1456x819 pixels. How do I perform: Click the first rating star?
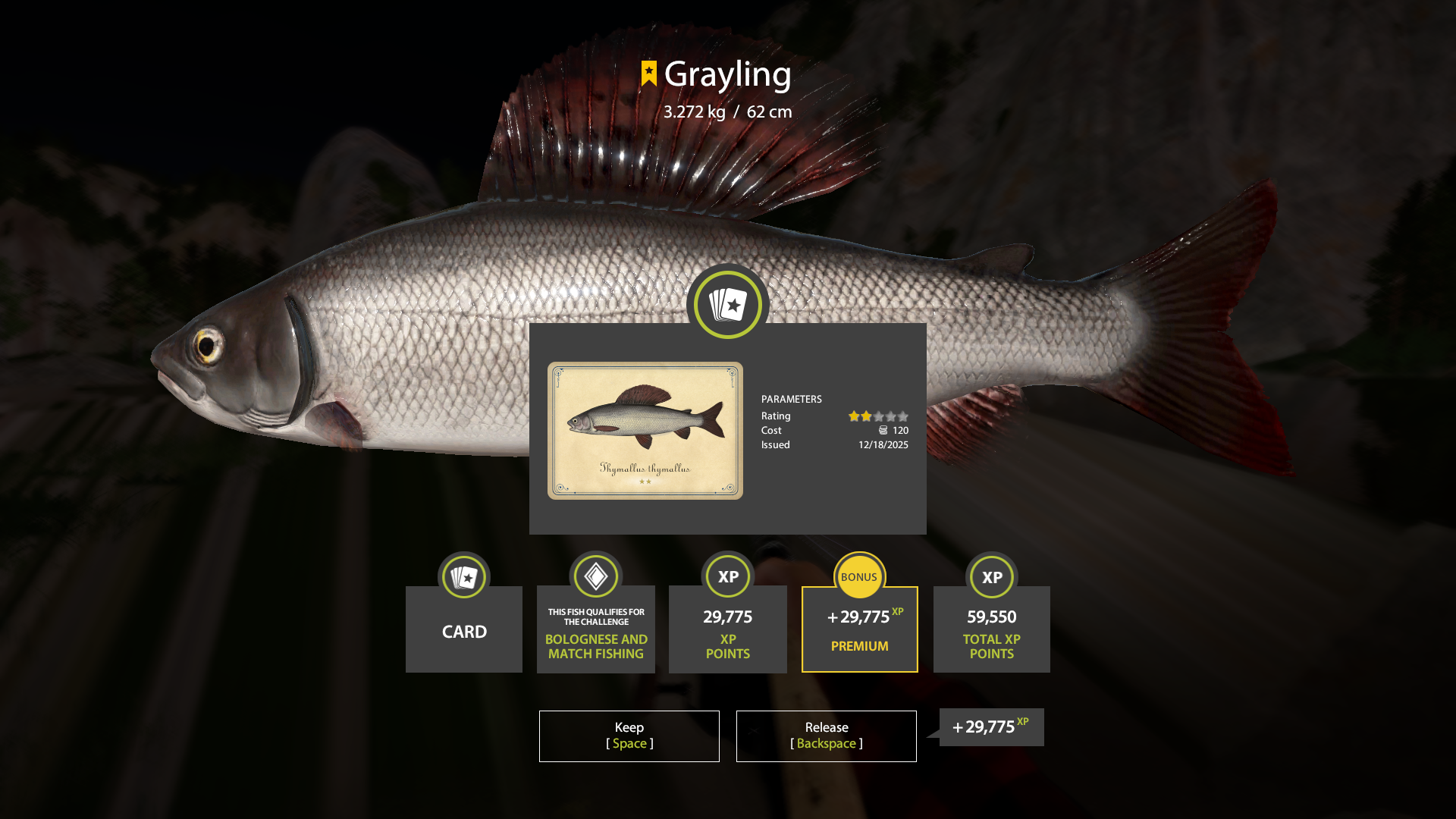click(x=855, y=416)
